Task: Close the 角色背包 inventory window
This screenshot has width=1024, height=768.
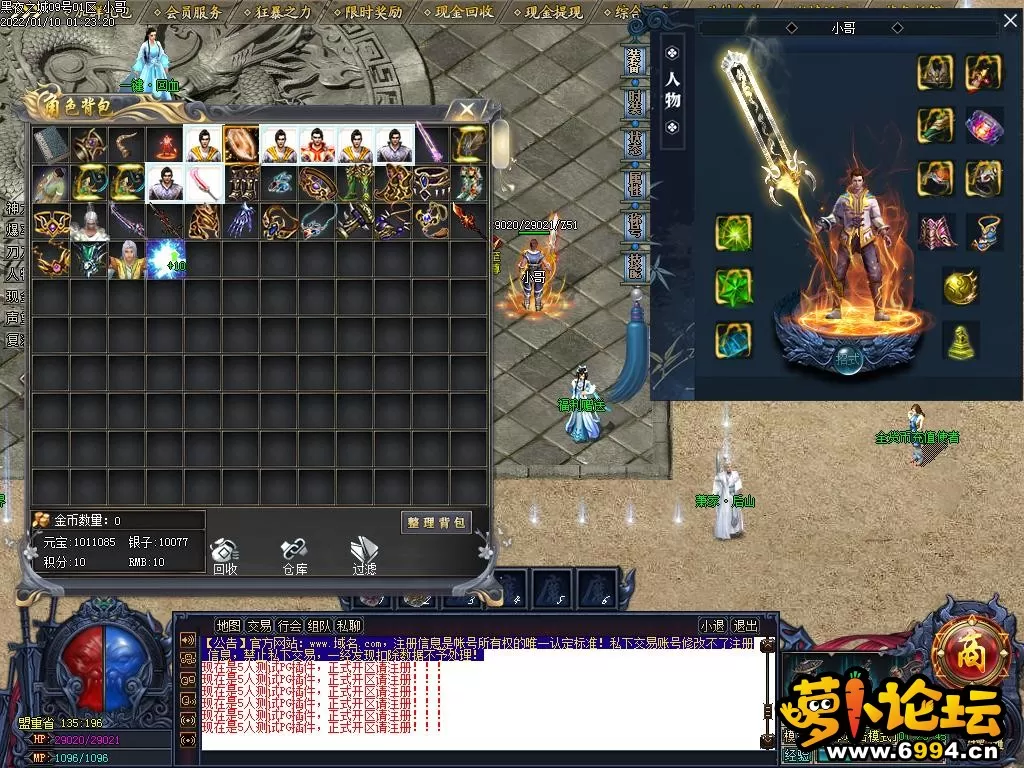Action: [x=467, y=109]
